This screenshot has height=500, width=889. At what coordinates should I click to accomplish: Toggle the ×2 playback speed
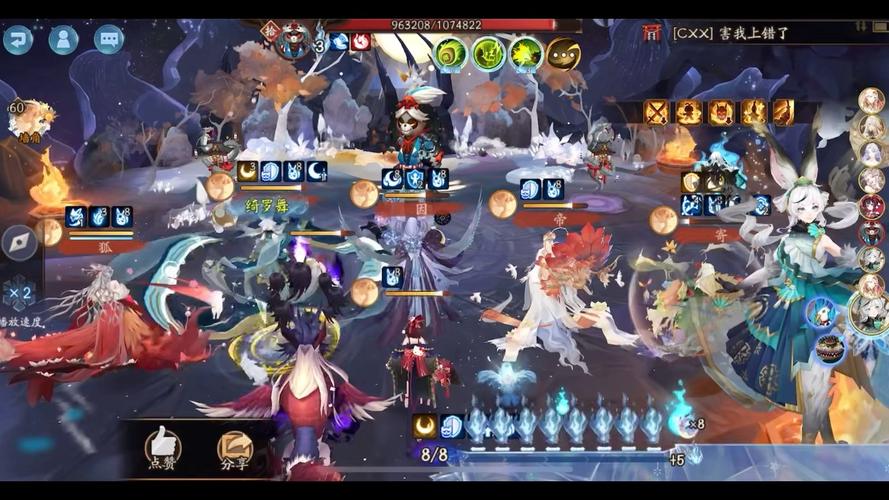pos(21,294)
